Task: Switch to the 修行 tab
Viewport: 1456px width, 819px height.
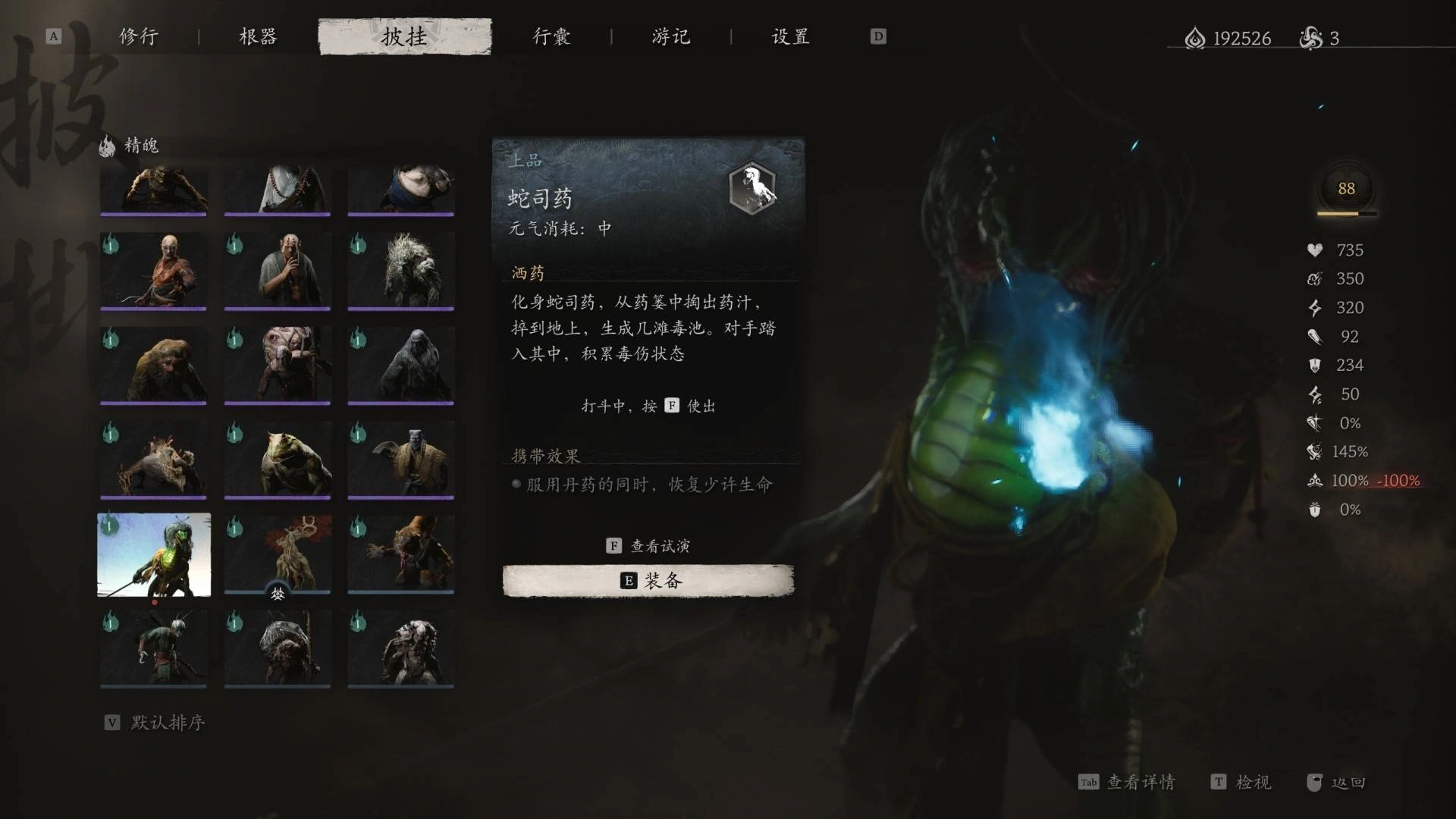Action: coord(139,36)
